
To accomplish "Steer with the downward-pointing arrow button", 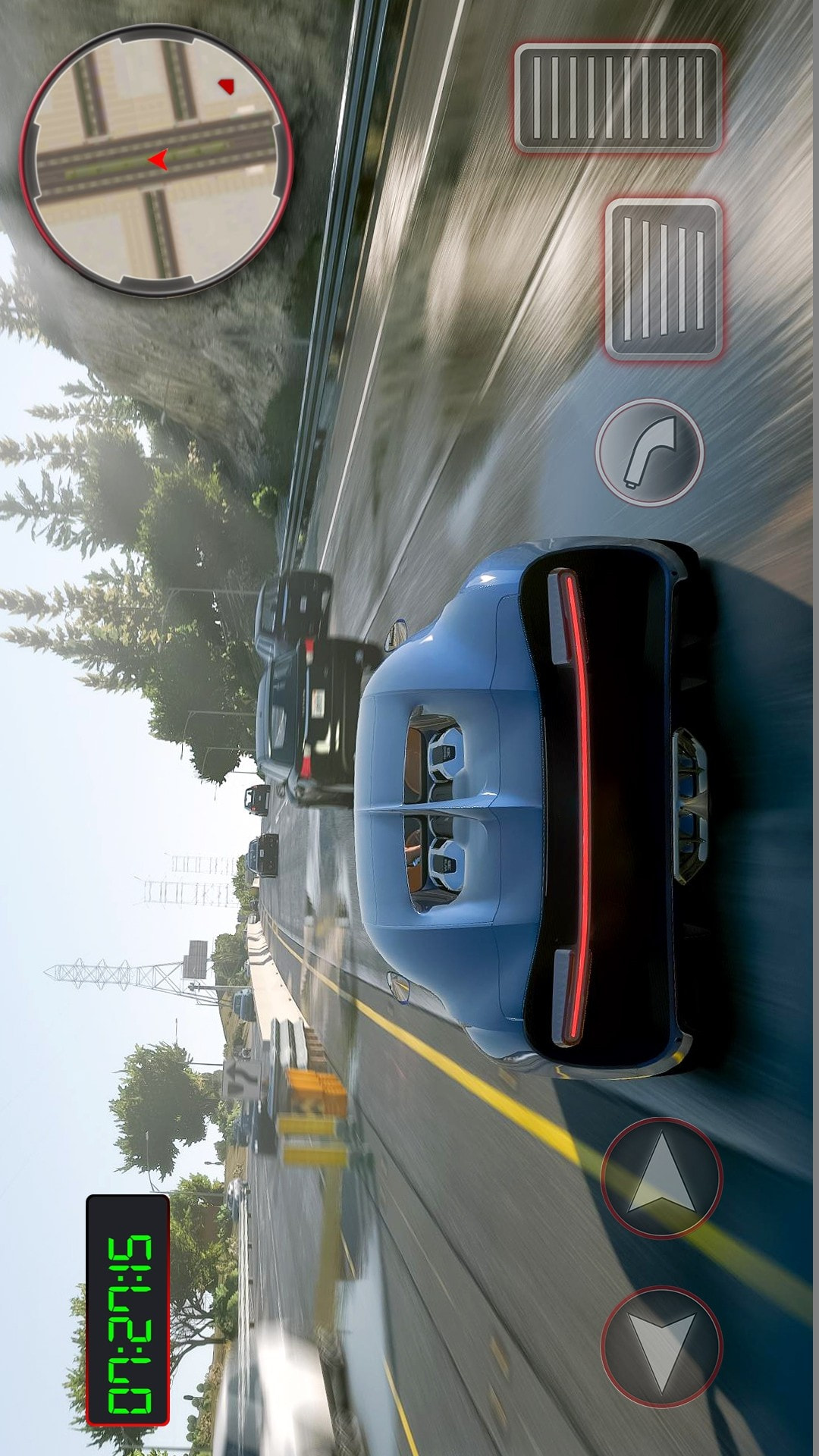I will click(x=661, y=1345).
